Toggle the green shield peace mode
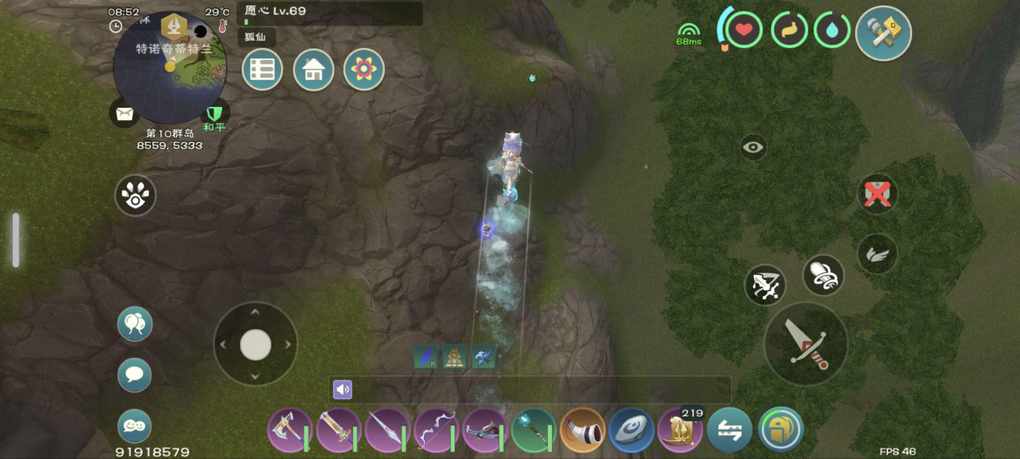 pos(214,114)
